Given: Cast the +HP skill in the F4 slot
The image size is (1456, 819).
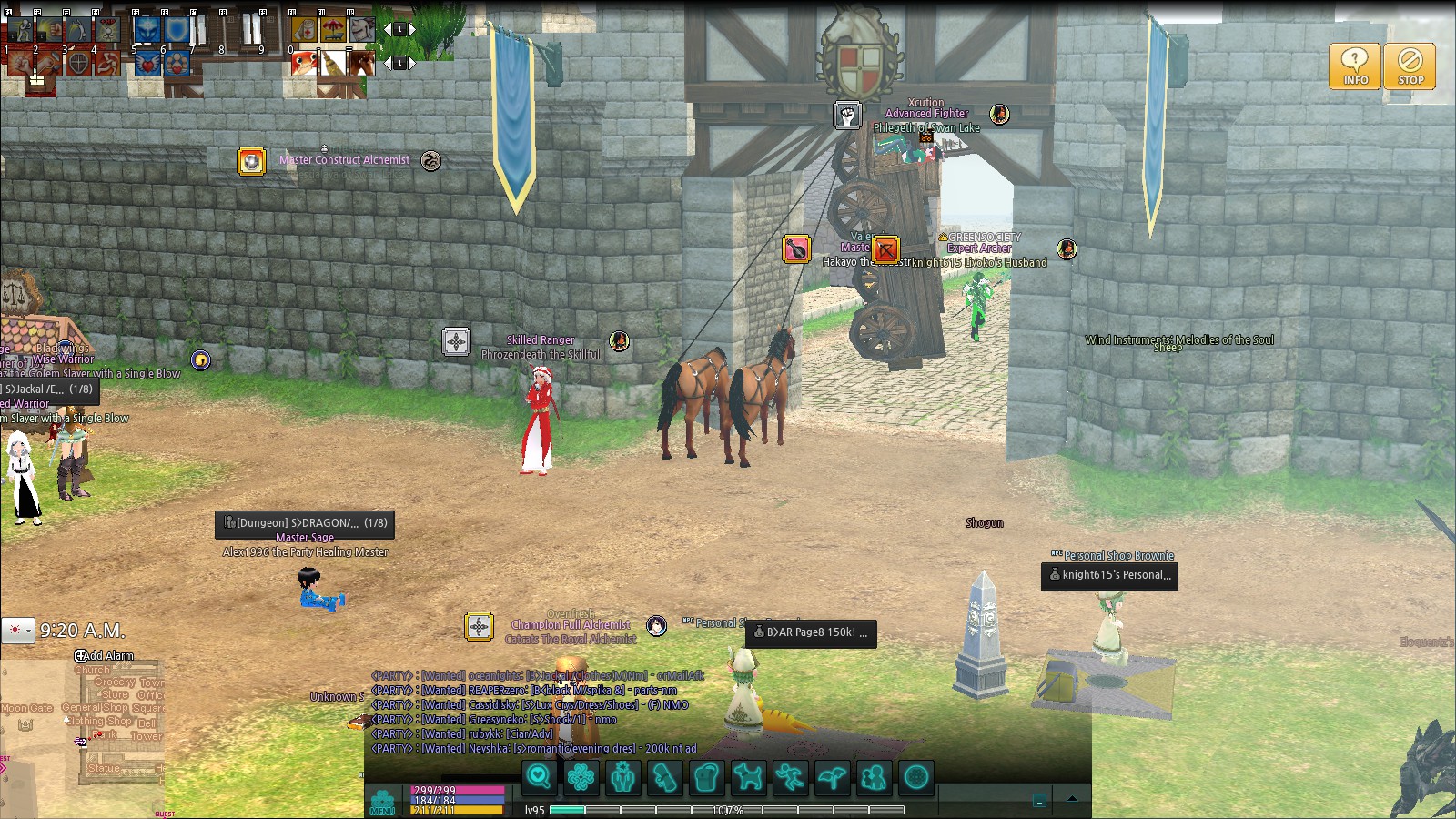Looking at the screenshot, I should click(109, 29).
